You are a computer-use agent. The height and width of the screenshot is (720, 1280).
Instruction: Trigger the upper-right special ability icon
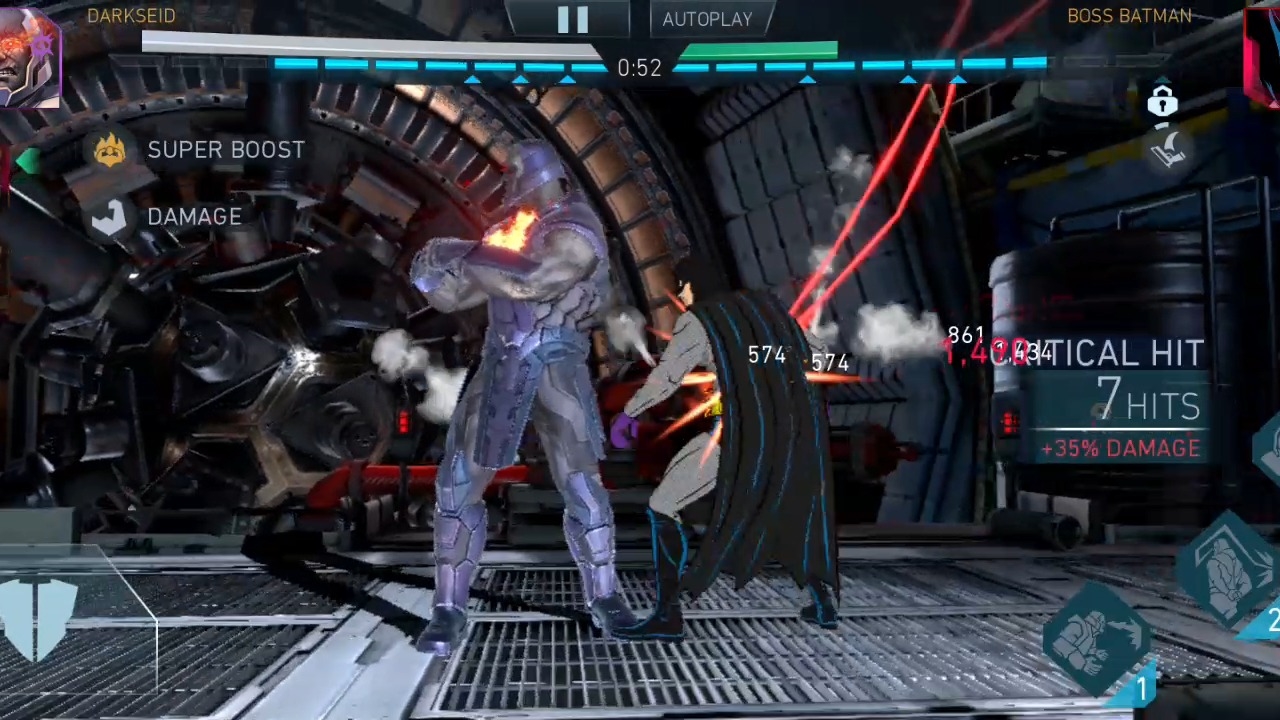[1231, 565]
